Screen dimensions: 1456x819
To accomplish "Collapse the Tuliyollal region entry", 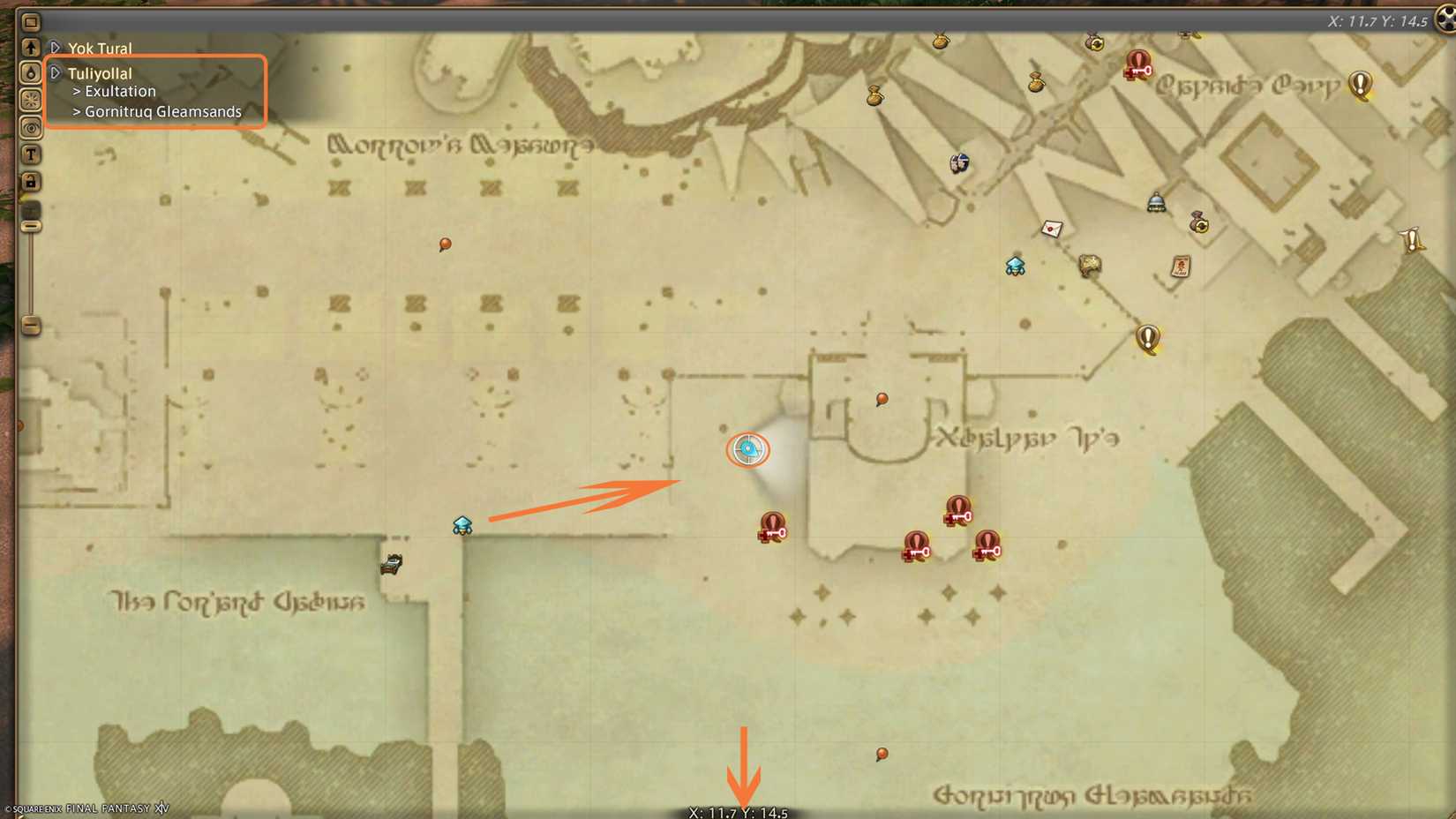I will coord(55,72).
